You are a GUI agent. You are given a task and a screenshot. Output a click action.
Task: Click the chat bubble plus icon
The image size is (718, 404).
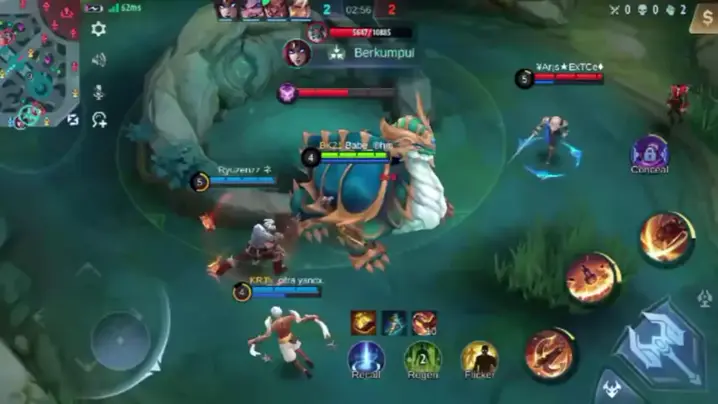[x=98, y=120]
